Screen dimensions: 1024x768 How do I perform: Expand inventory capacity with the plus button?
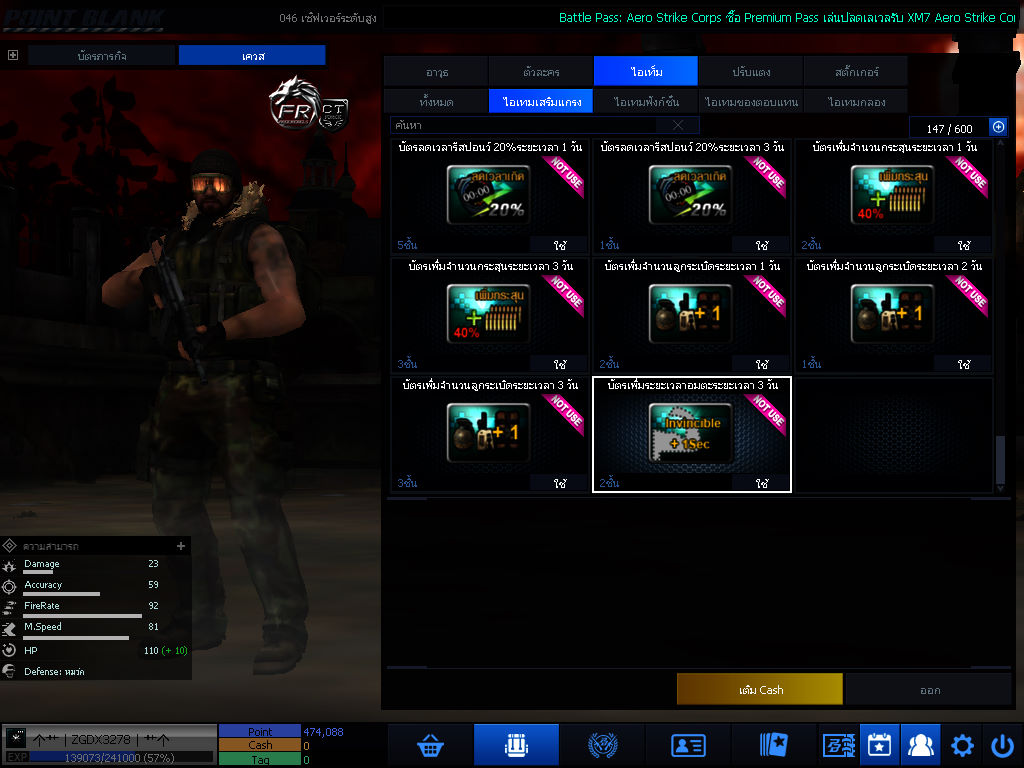coord(997,127)
